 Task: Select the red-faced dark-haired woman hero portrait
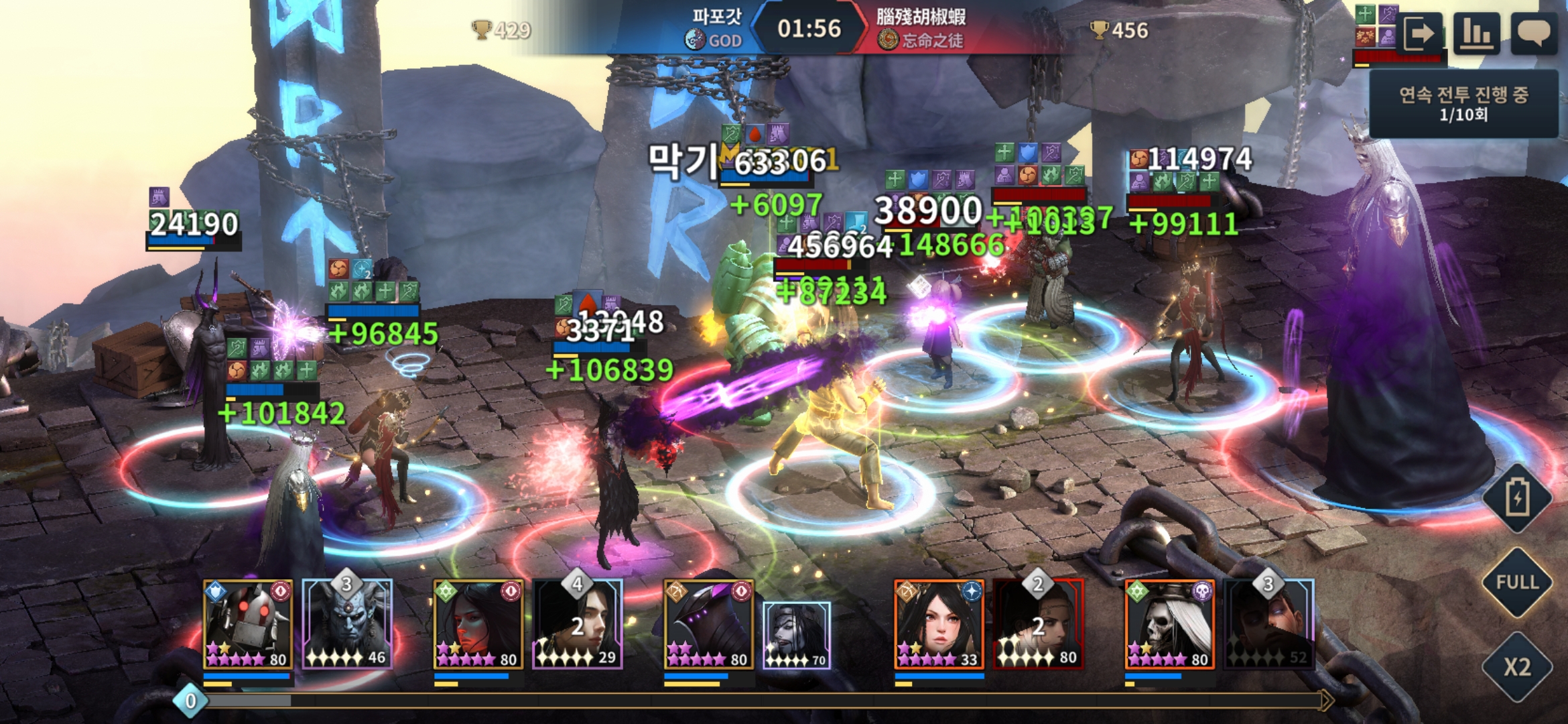coord(478,625)
